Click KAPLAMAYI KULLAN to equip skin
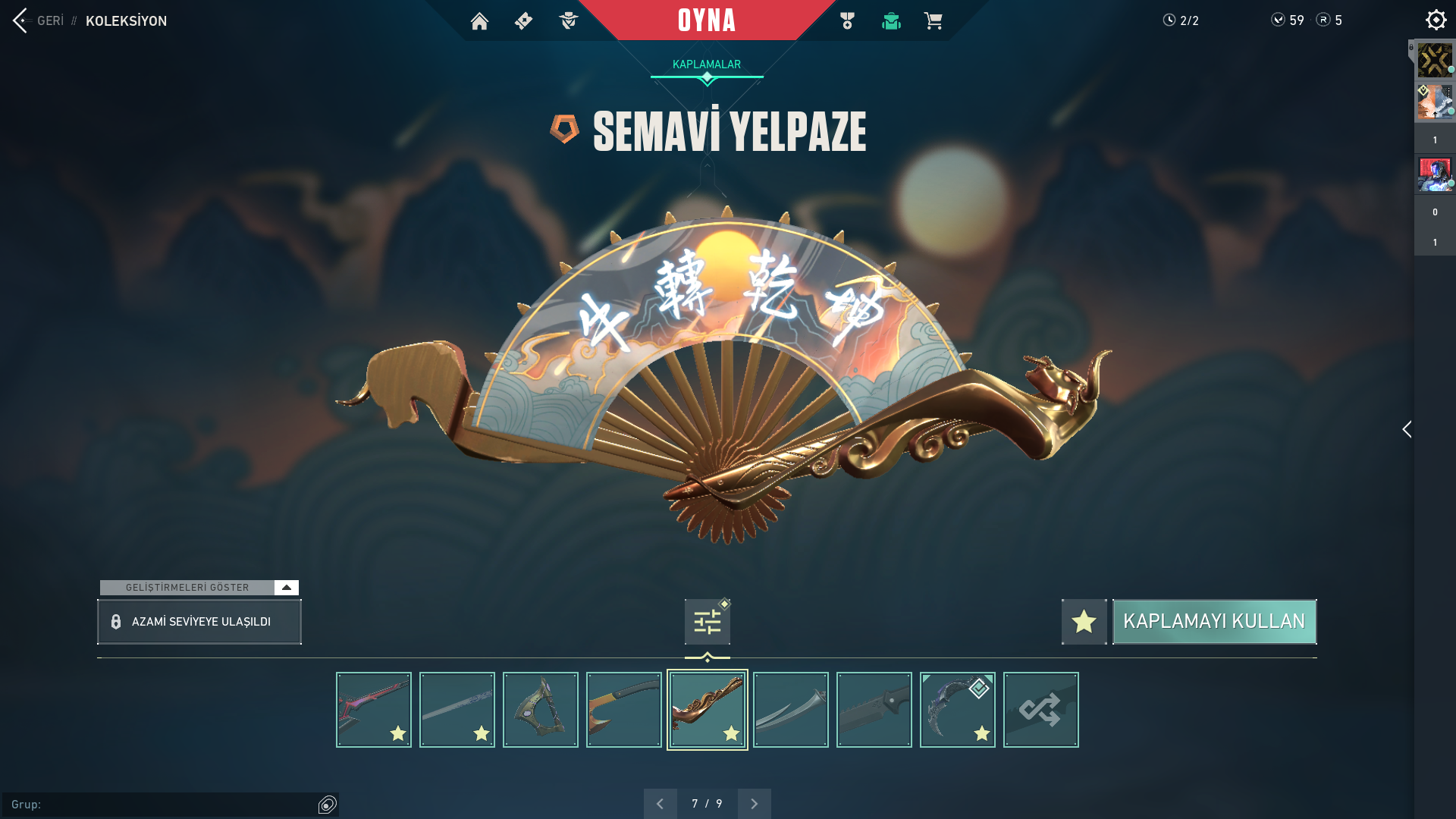The image size is (1456, 819). tap(1214, 622)
